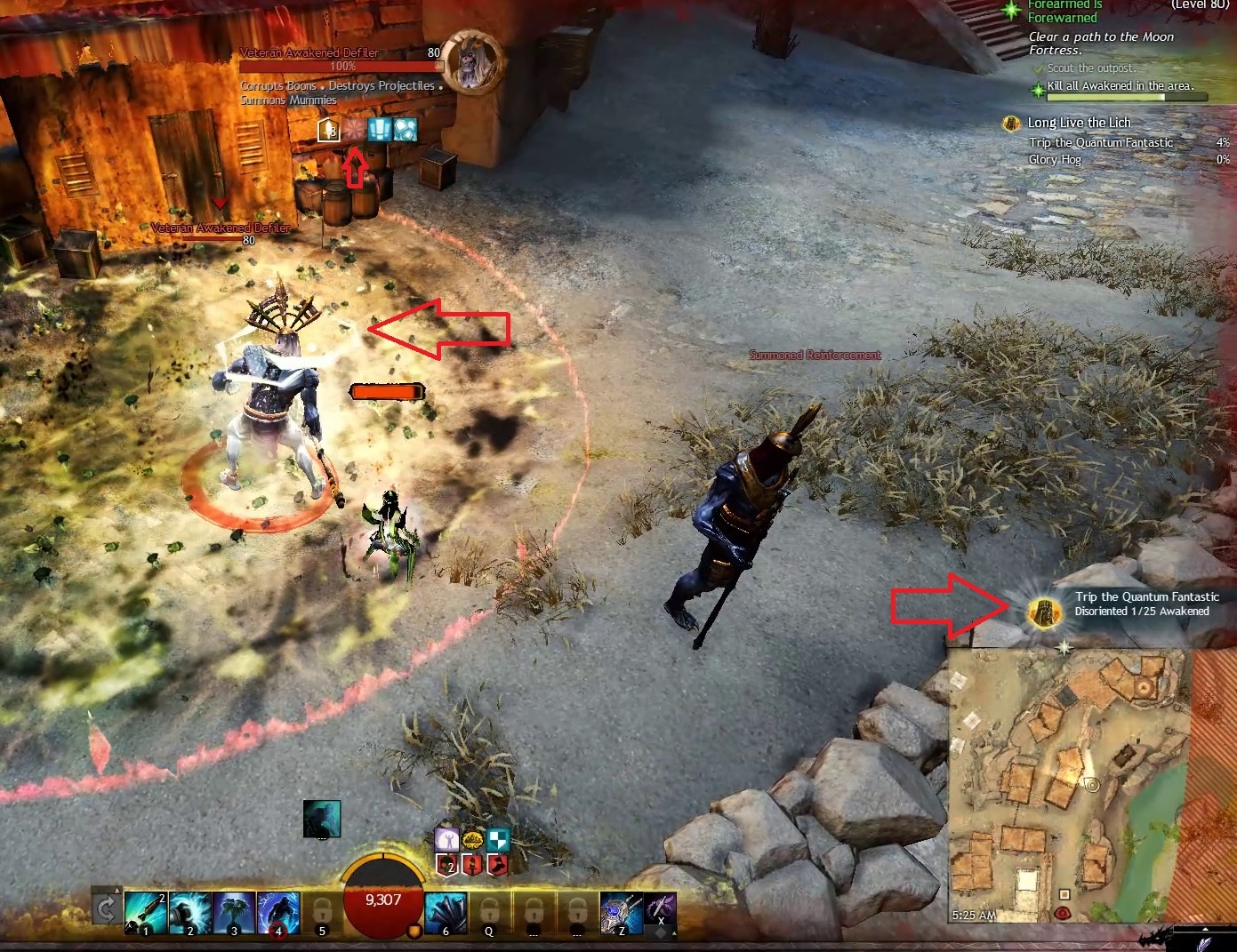Image resolution: width=1237 pixels, height=952 pixels.
Task: Open the minimap
Action: click(x=1067, y=782)
